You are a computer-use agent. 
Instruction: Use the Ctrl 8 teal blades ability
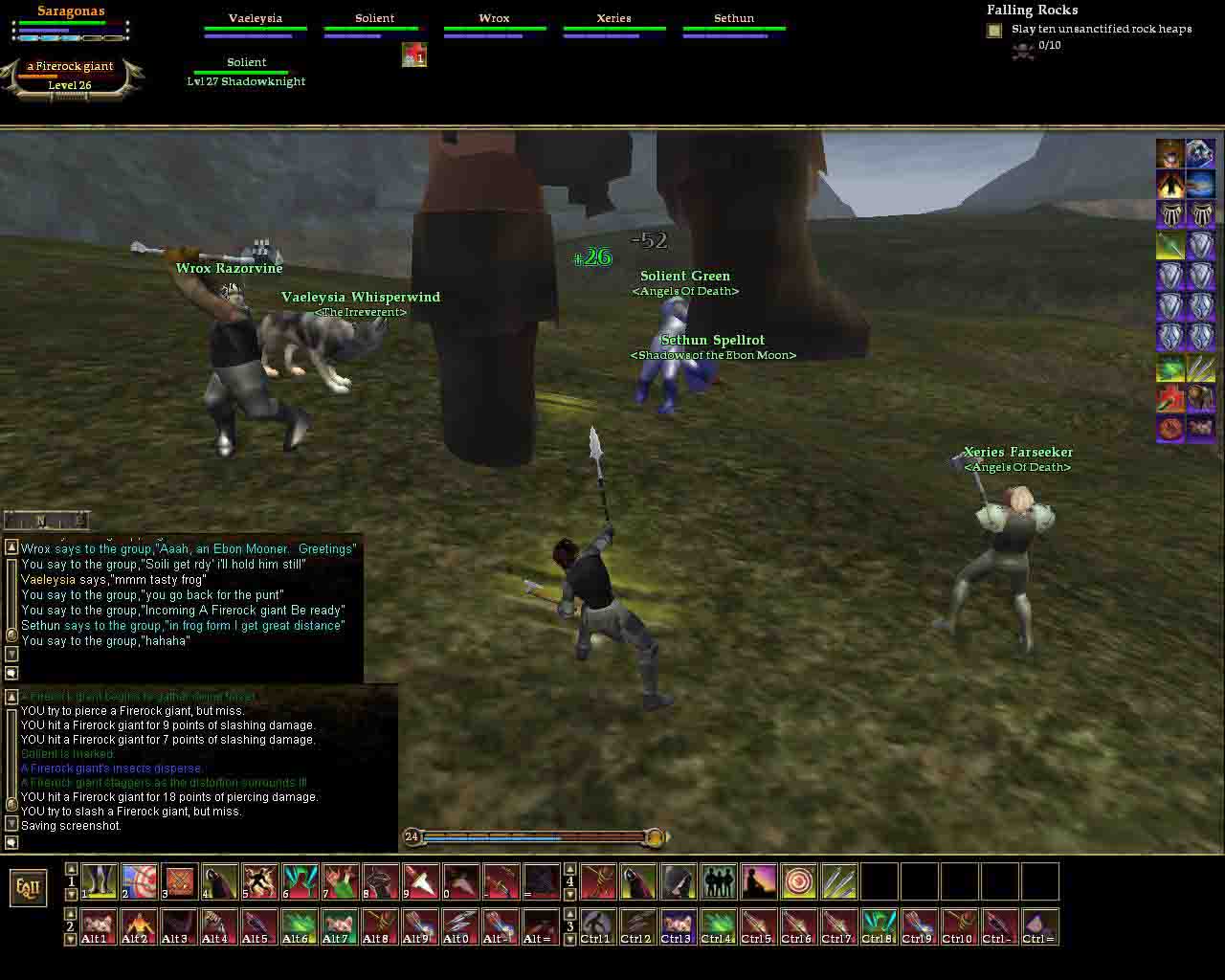coord(879,926)
